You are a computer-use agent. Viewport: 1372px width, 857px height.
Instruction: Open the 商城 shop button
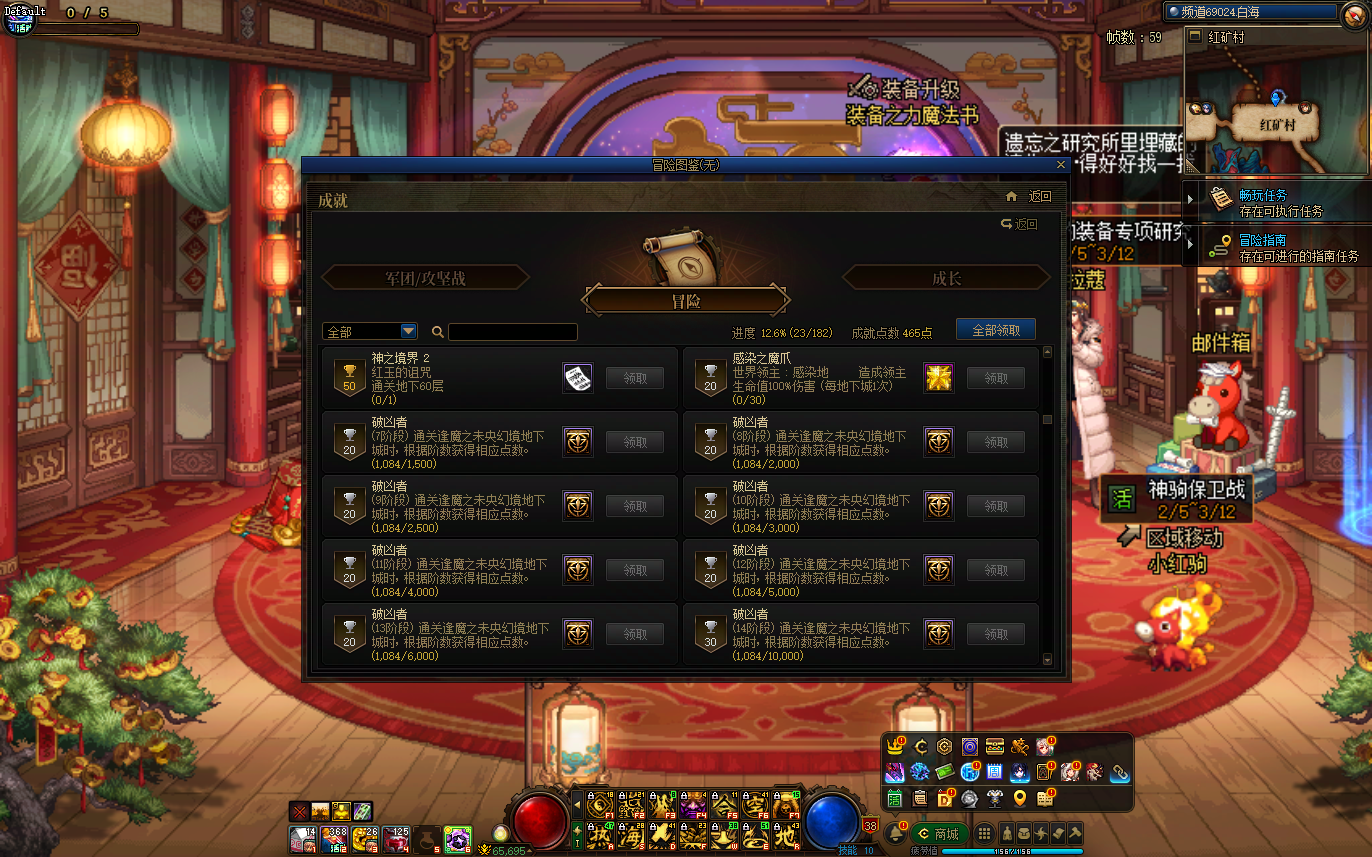938,834
